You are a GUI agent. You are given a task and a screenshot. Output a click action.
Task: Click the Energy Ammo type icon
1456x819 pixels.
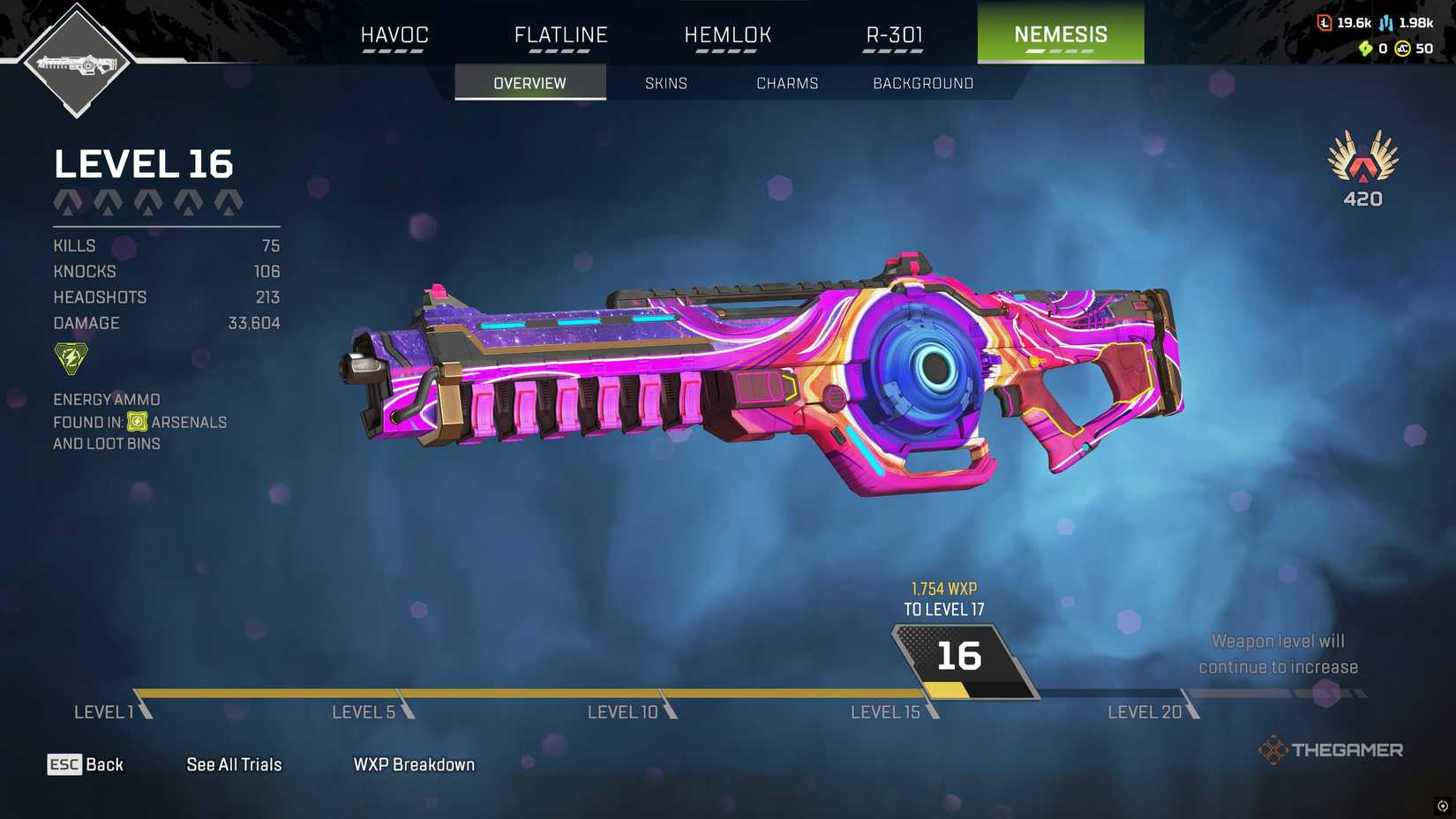pyautogui.click(x=70, y=357)
